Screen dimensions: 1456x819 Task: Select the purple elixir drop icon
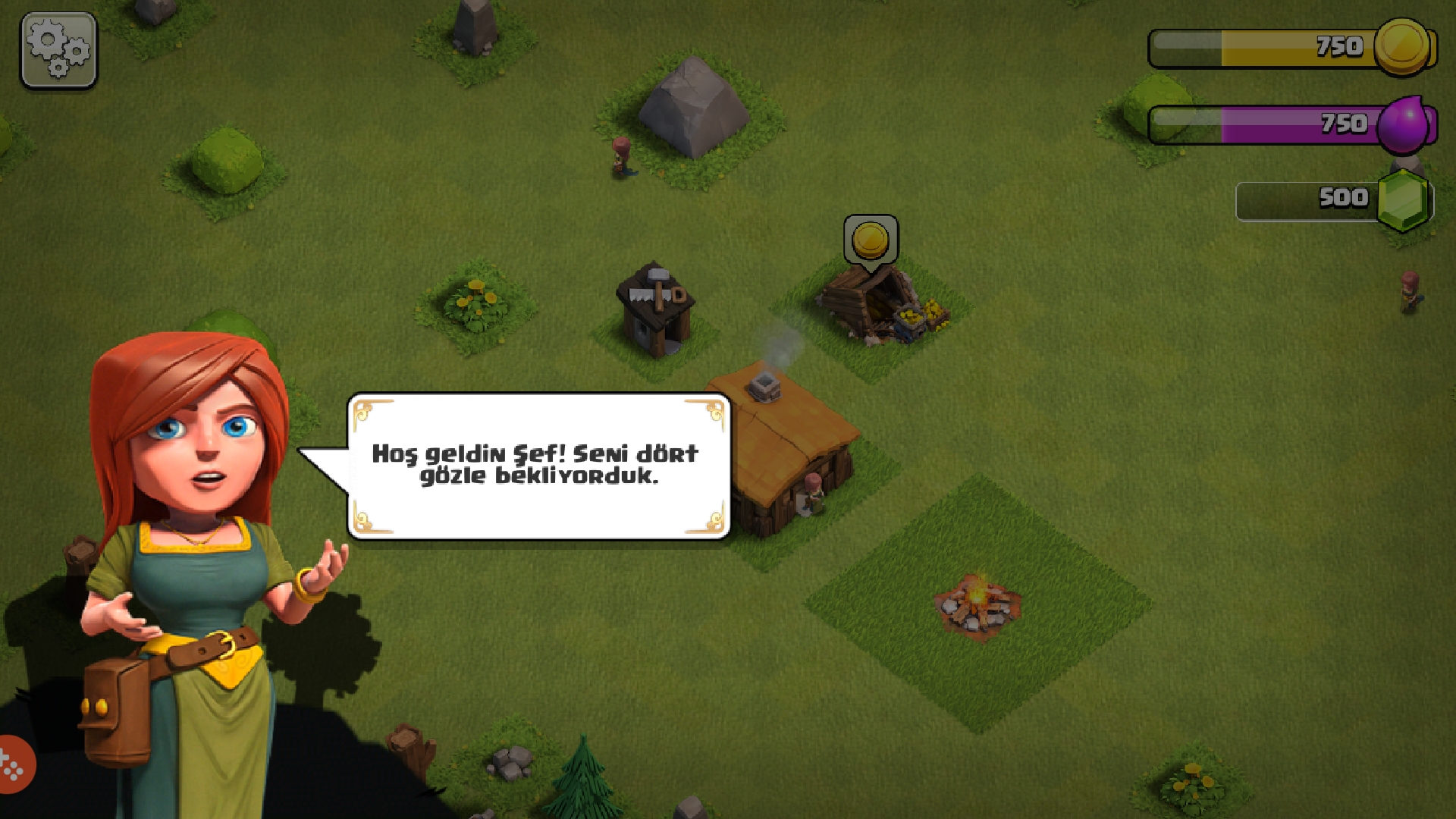1404,124
